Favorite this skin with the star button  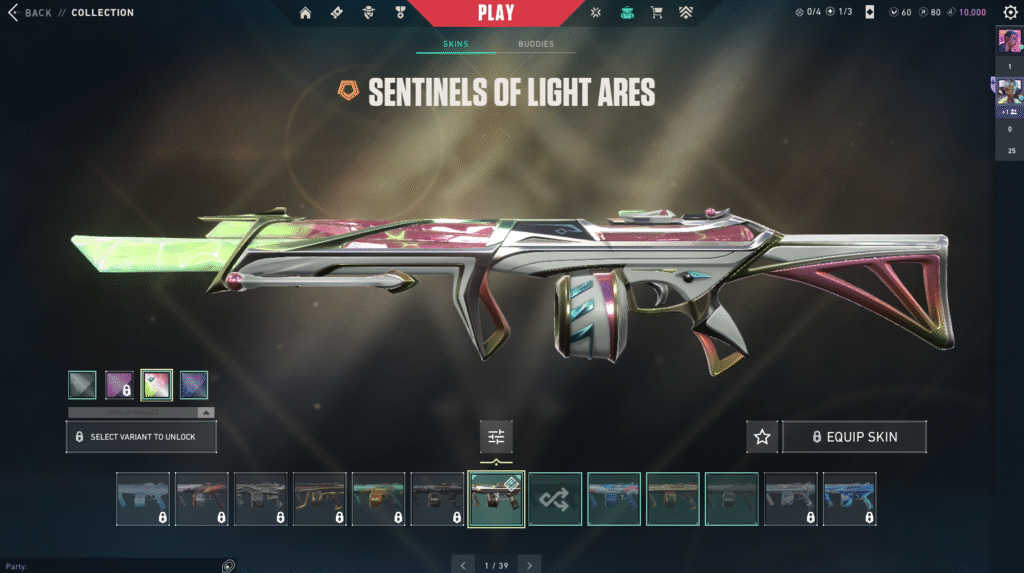(762, 437)
